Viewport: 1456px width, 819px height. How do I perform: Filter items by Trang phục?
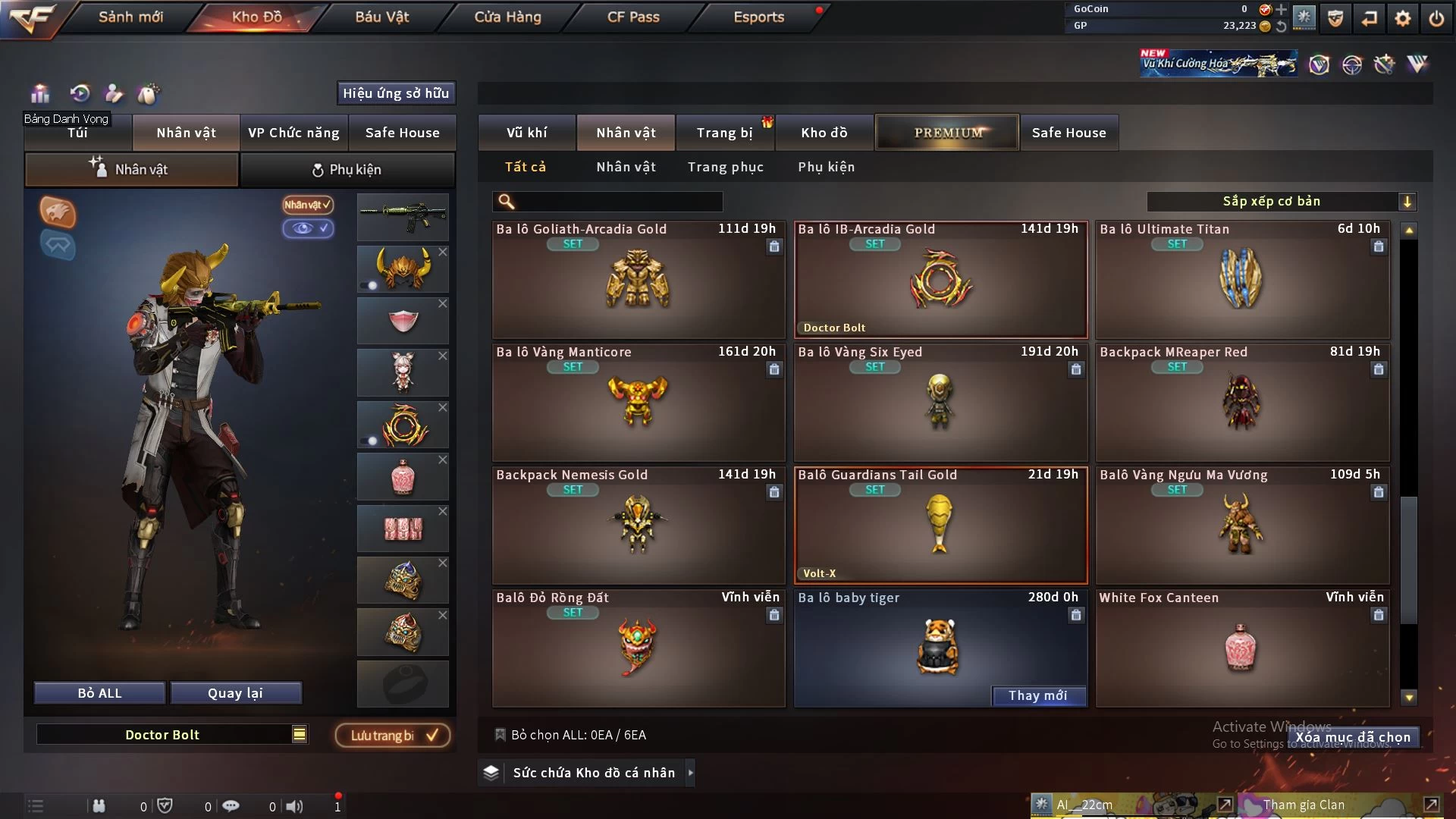pos(725,167)
